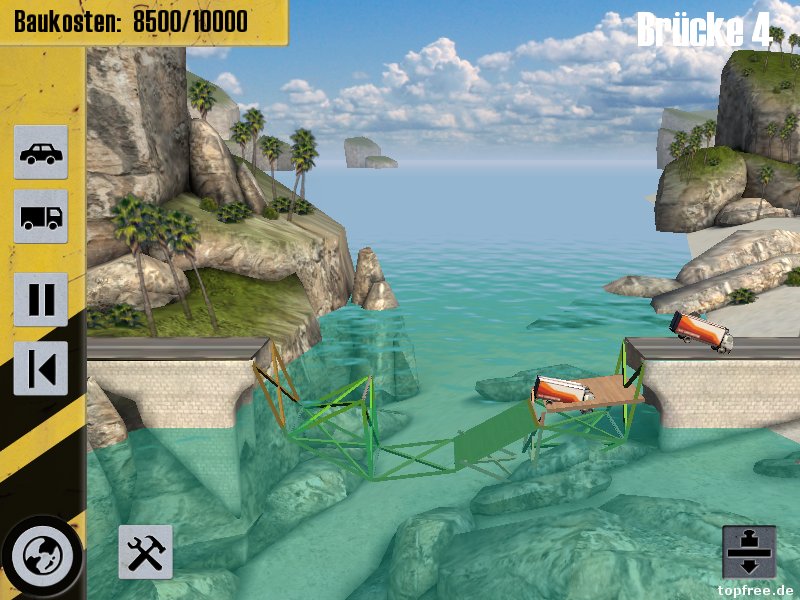Restart the simulation from the beginning
The width and height of the screenshot is (800, 600).
coord(41,368)
